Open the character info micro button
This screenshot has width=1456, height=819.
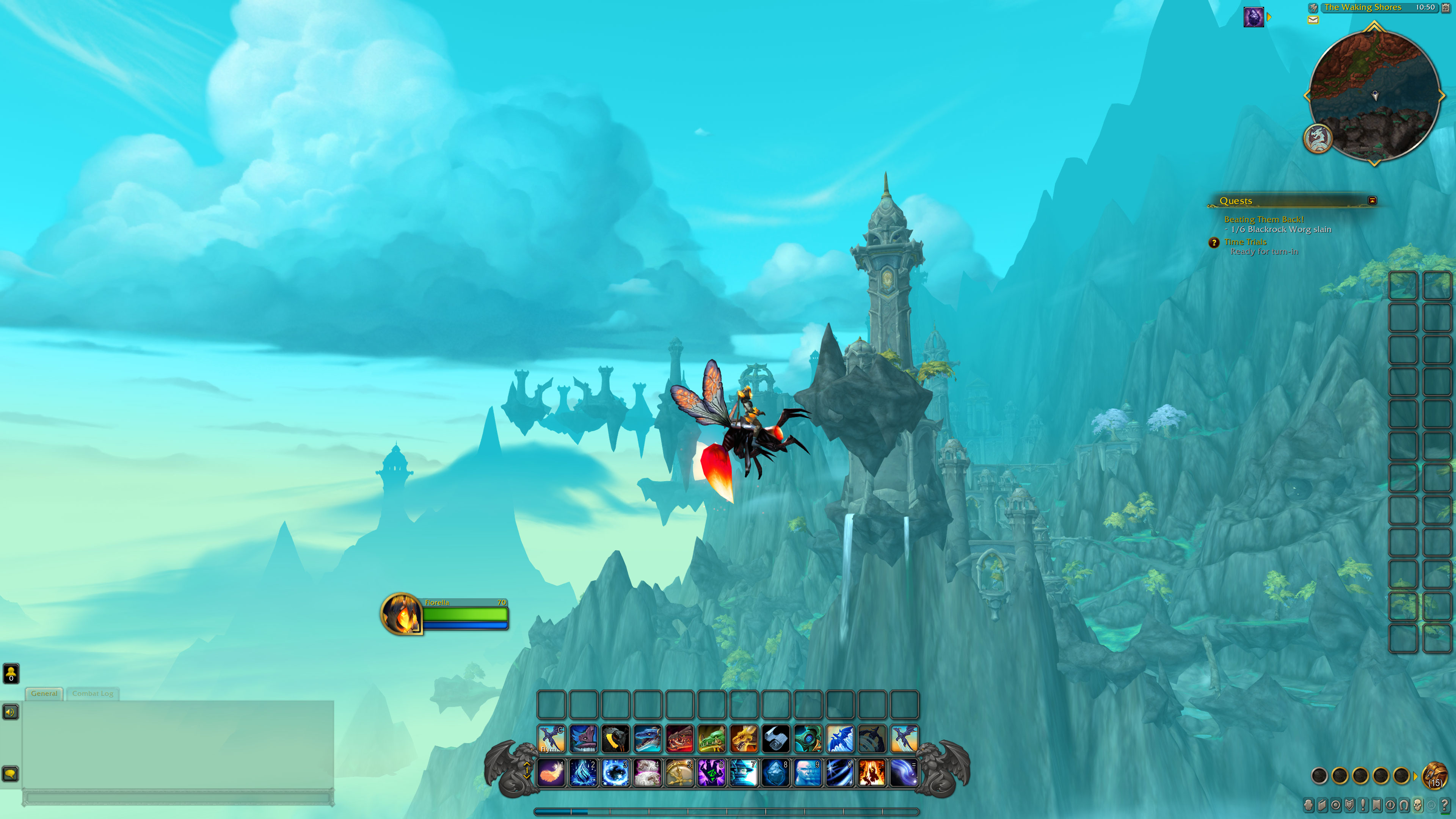tap(1309, 805)
